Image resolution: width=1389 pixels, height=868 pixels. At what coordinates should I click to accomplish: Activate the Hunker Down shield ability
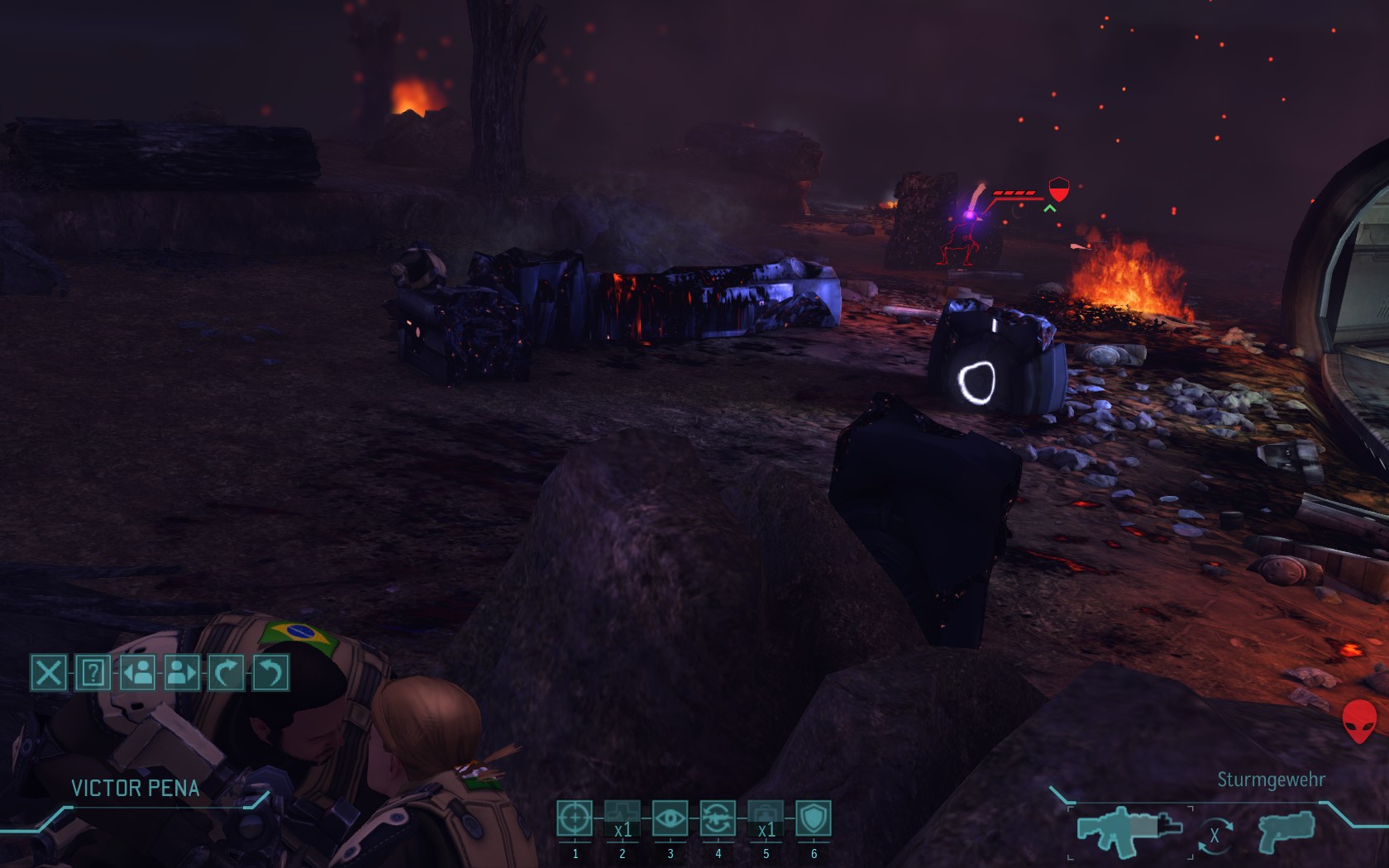click(814, 818)
